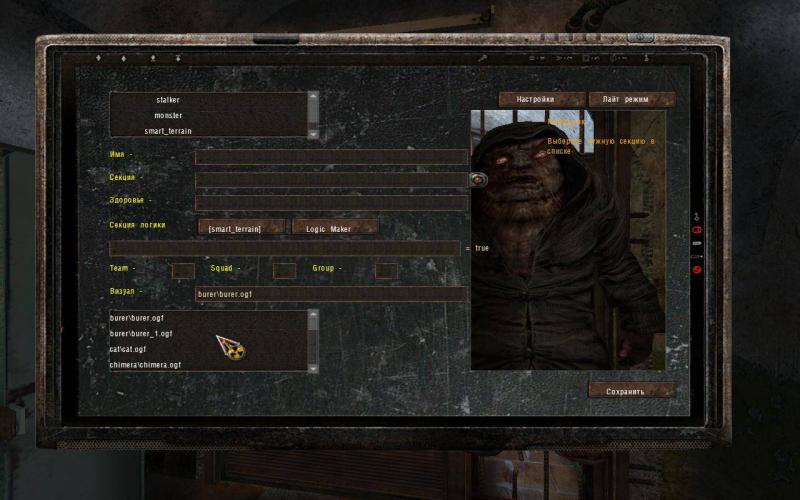Click the Сохранить save button
800x500 pixels.
point(632,391)
